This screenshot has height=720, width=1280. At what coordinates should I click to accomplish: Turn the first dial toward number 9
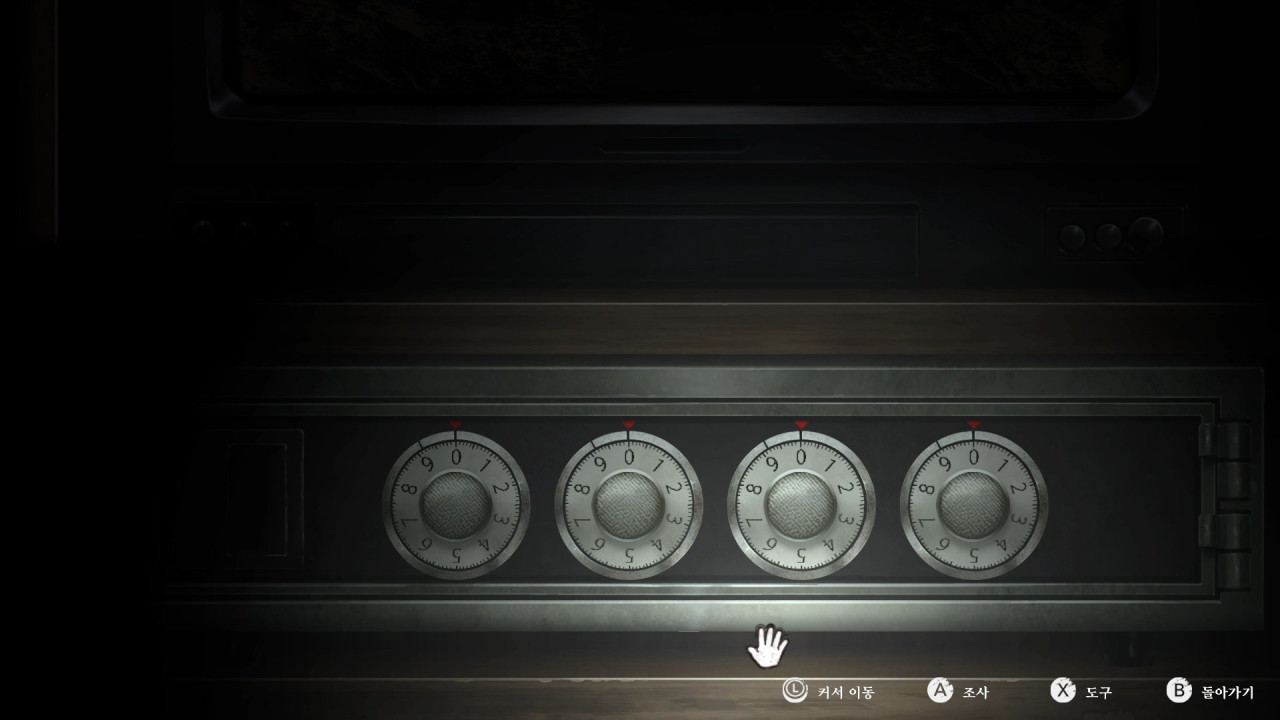(x=430, y=460)
